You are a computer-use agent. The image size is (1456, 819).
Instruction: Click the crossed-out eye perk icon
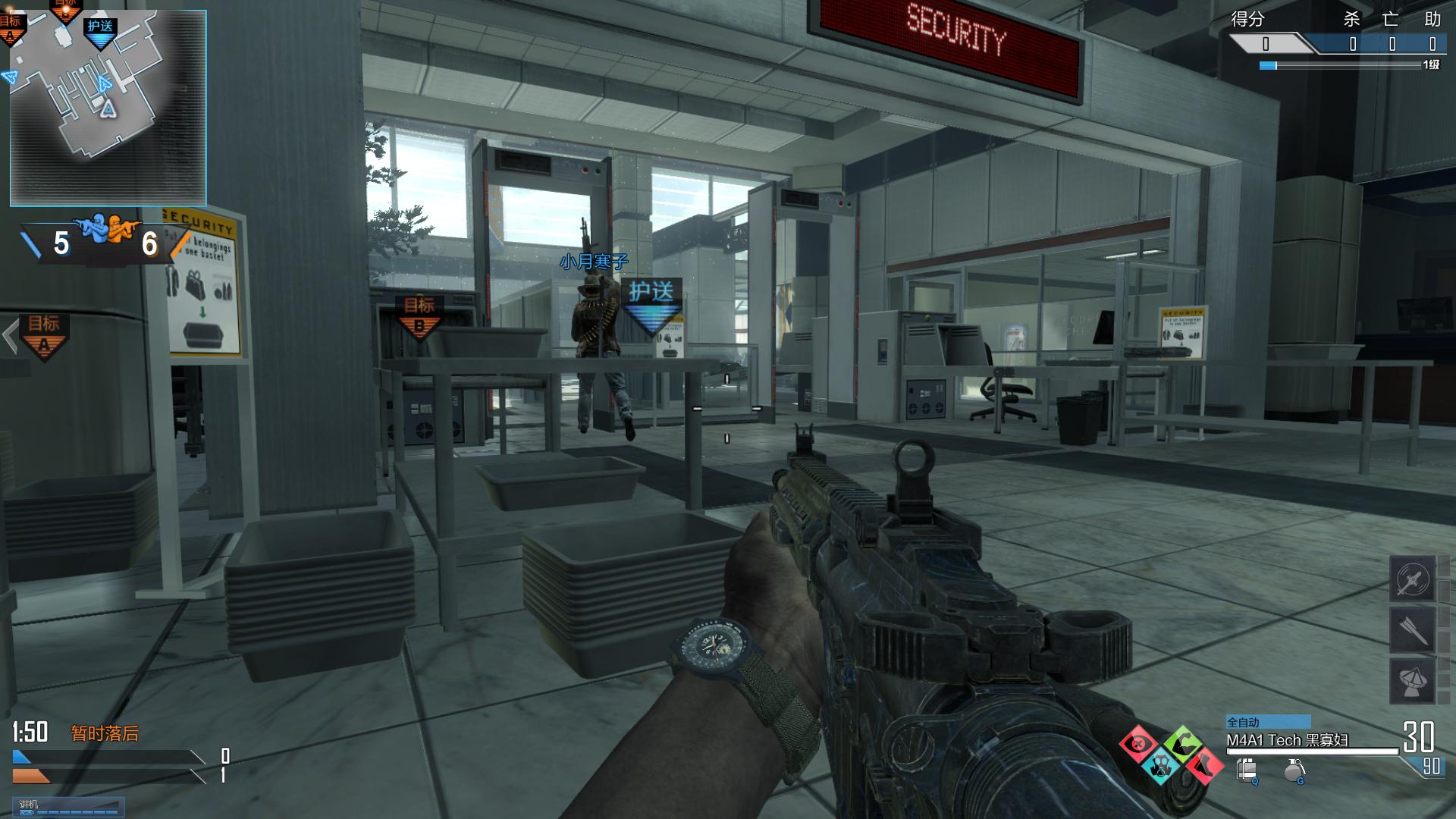point(1137,745)
